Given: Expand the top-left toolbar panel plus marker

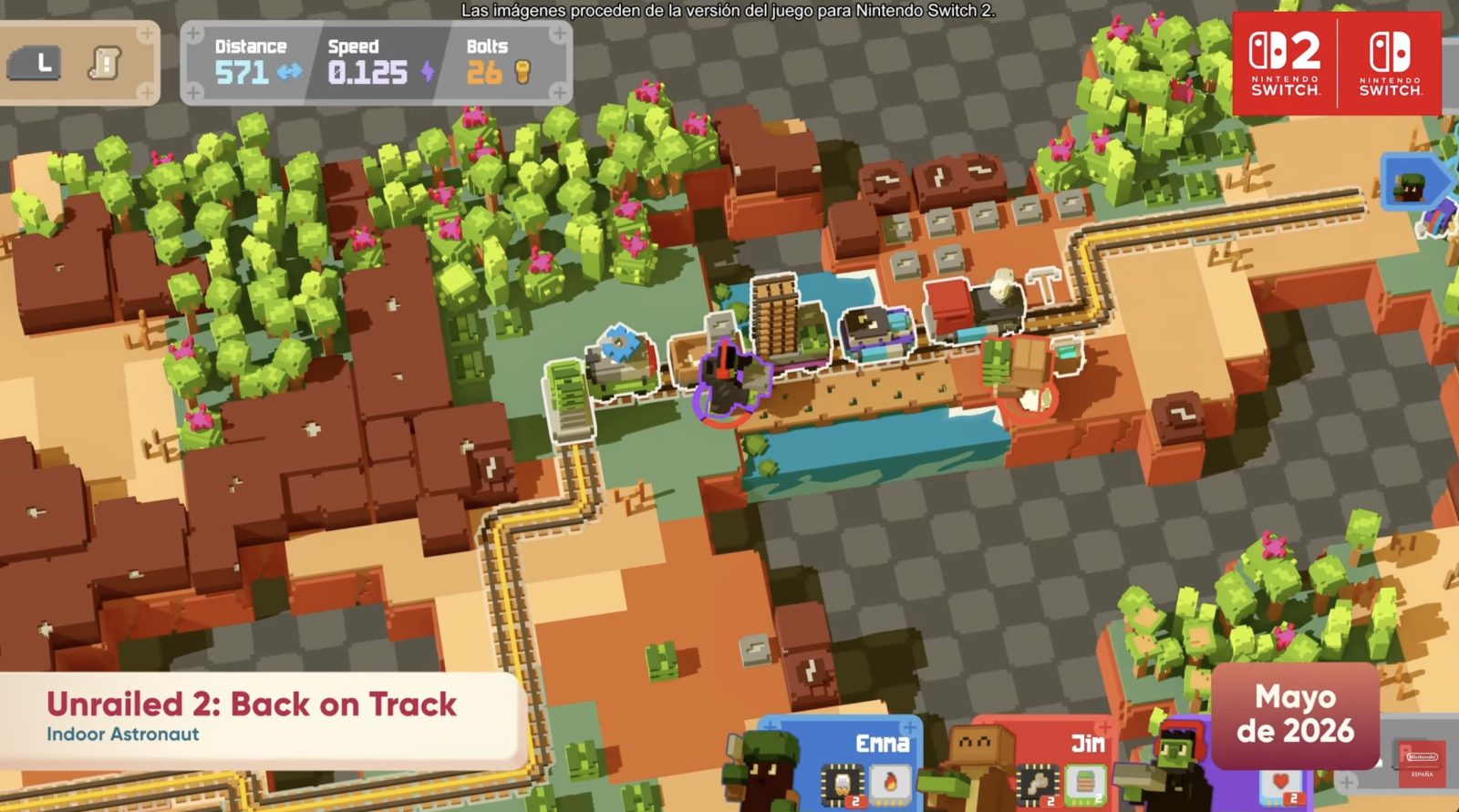Looking at the screenshot, I should [146, 34].
